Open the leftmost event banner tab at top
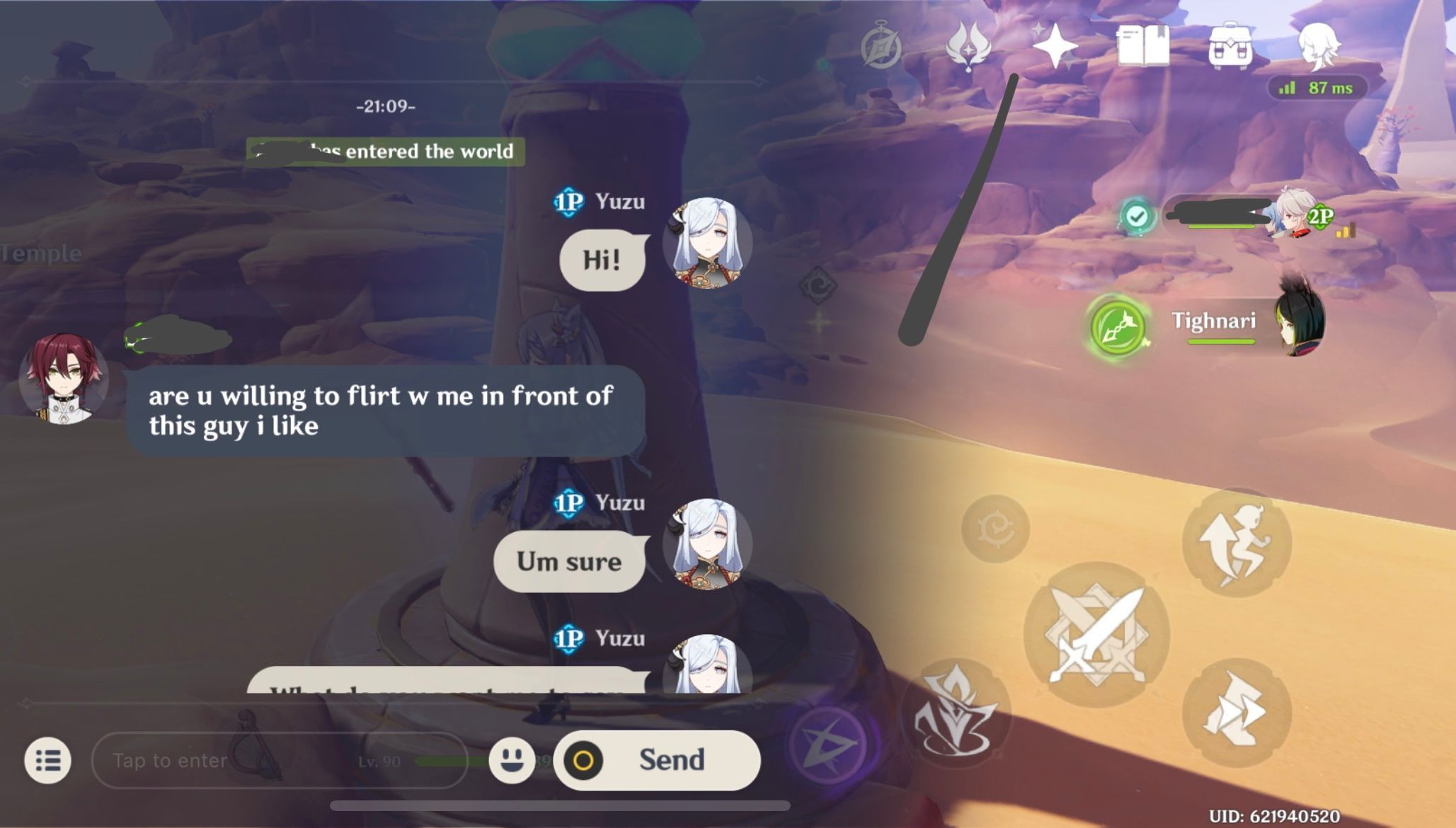This screenshot has height=828, width=1456. (881, 44)
